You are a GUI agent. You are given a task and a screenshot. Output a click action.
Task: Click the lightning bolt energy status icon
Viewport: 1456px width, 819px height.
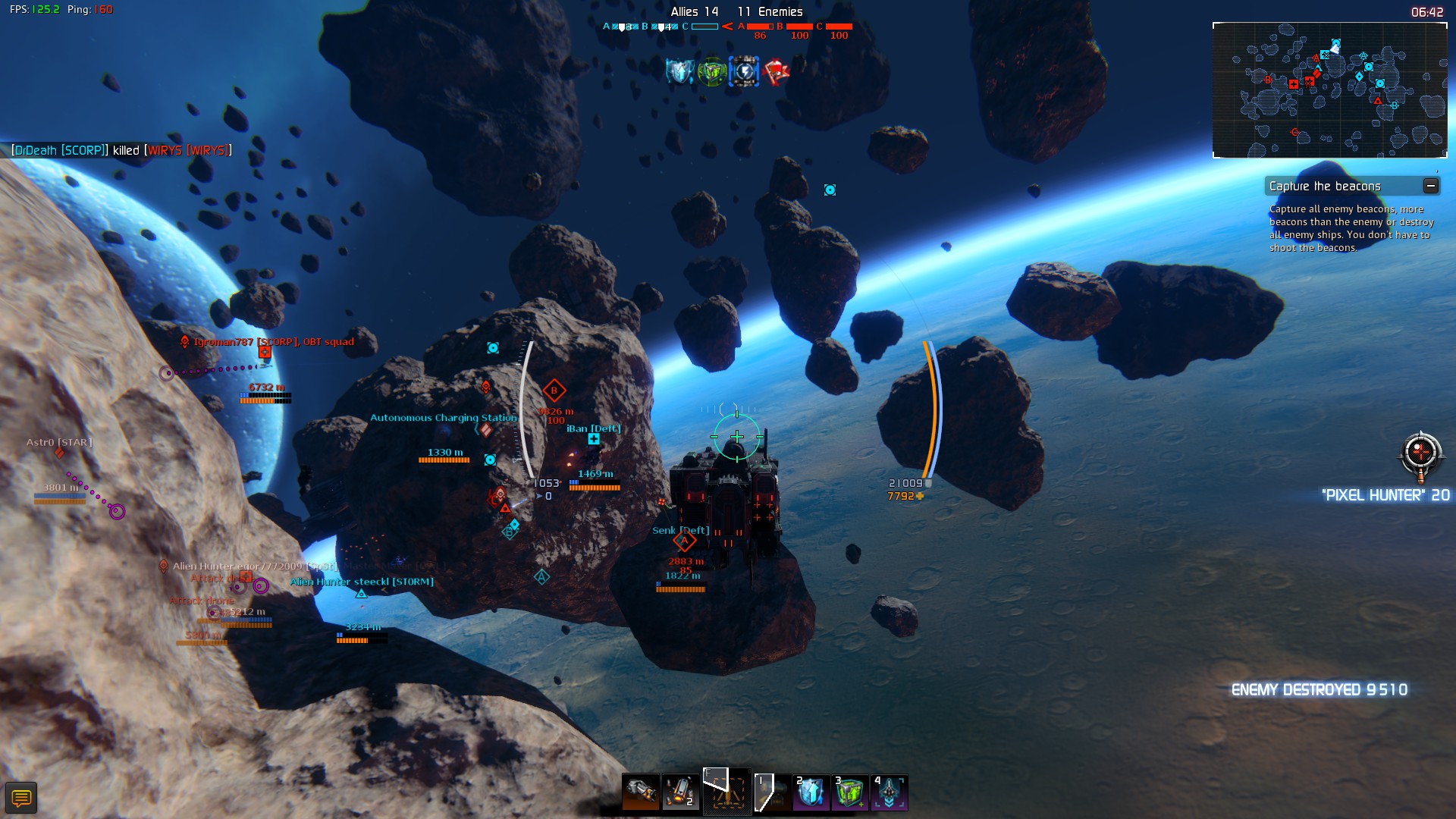click(744, 72)
